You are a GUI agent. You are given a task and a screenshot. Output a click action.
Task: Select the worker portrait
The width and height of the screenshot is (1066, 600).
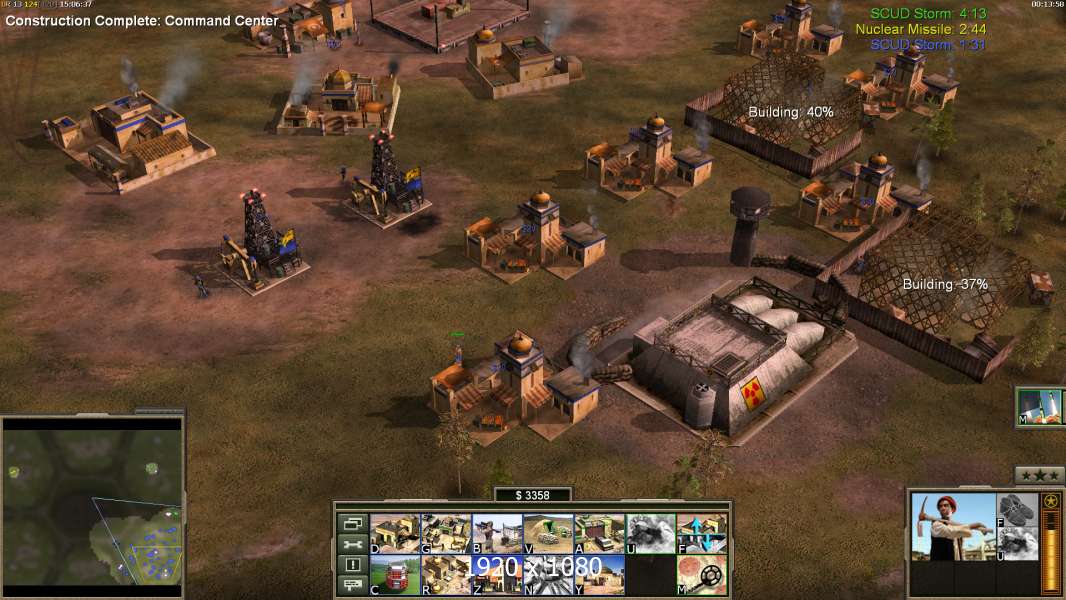(954, 526)
